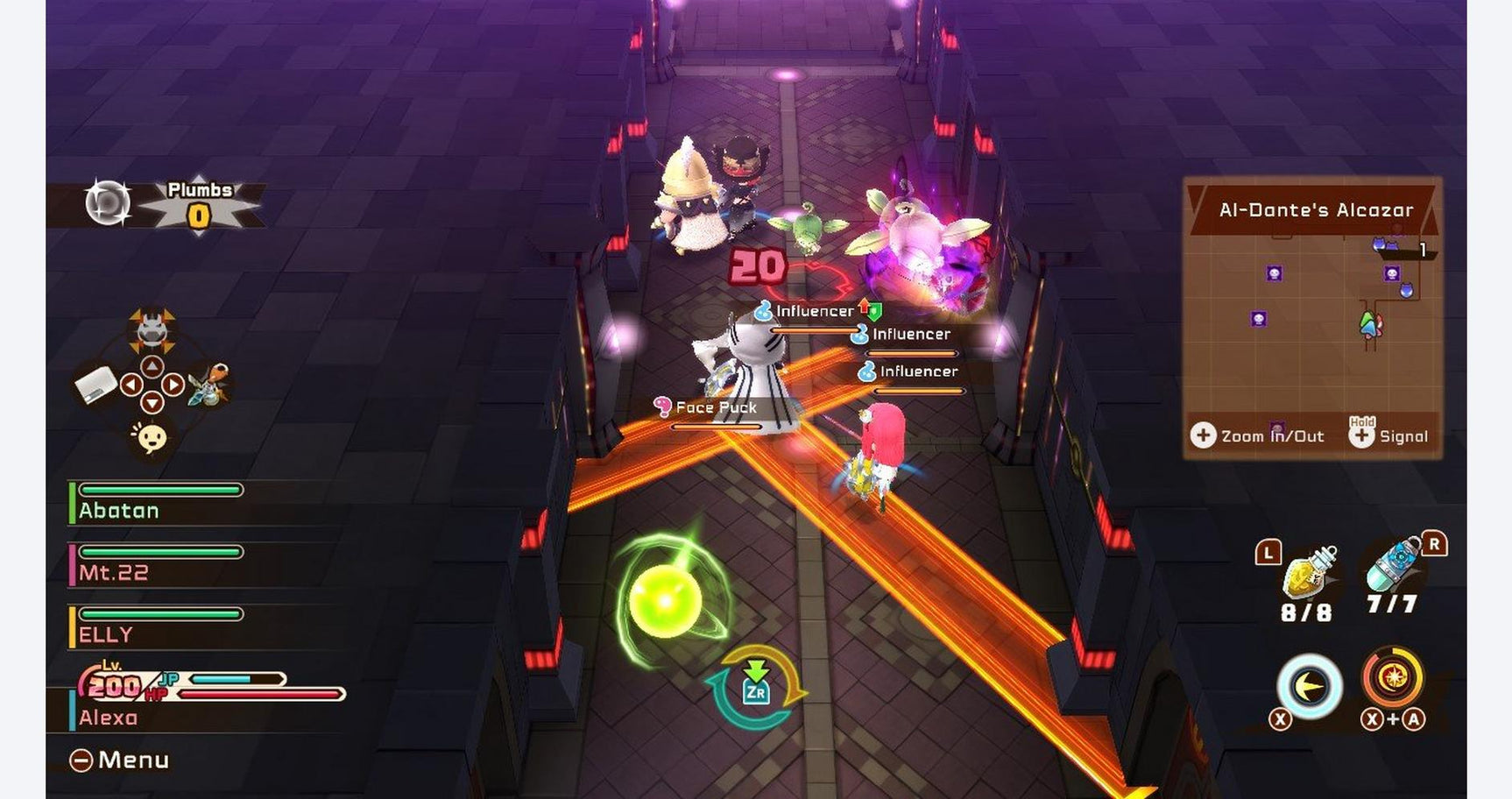
Task: Select the Alexa player status panel
Action: pos(206,697)
